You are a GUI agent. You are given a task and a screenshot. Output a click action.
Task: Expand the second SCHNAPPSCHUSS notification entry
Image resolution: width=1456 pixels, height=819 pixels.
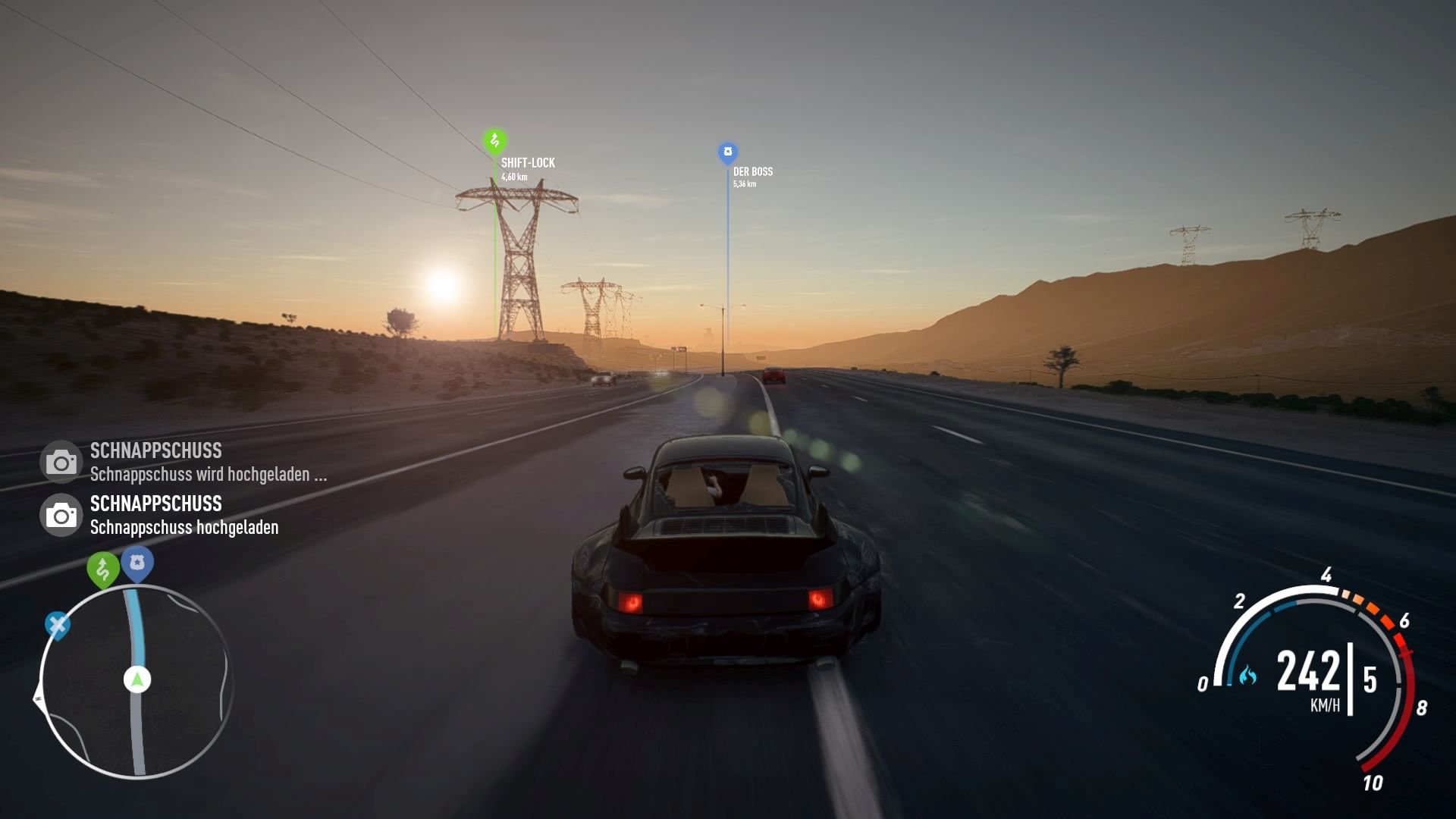pos(155,504)
